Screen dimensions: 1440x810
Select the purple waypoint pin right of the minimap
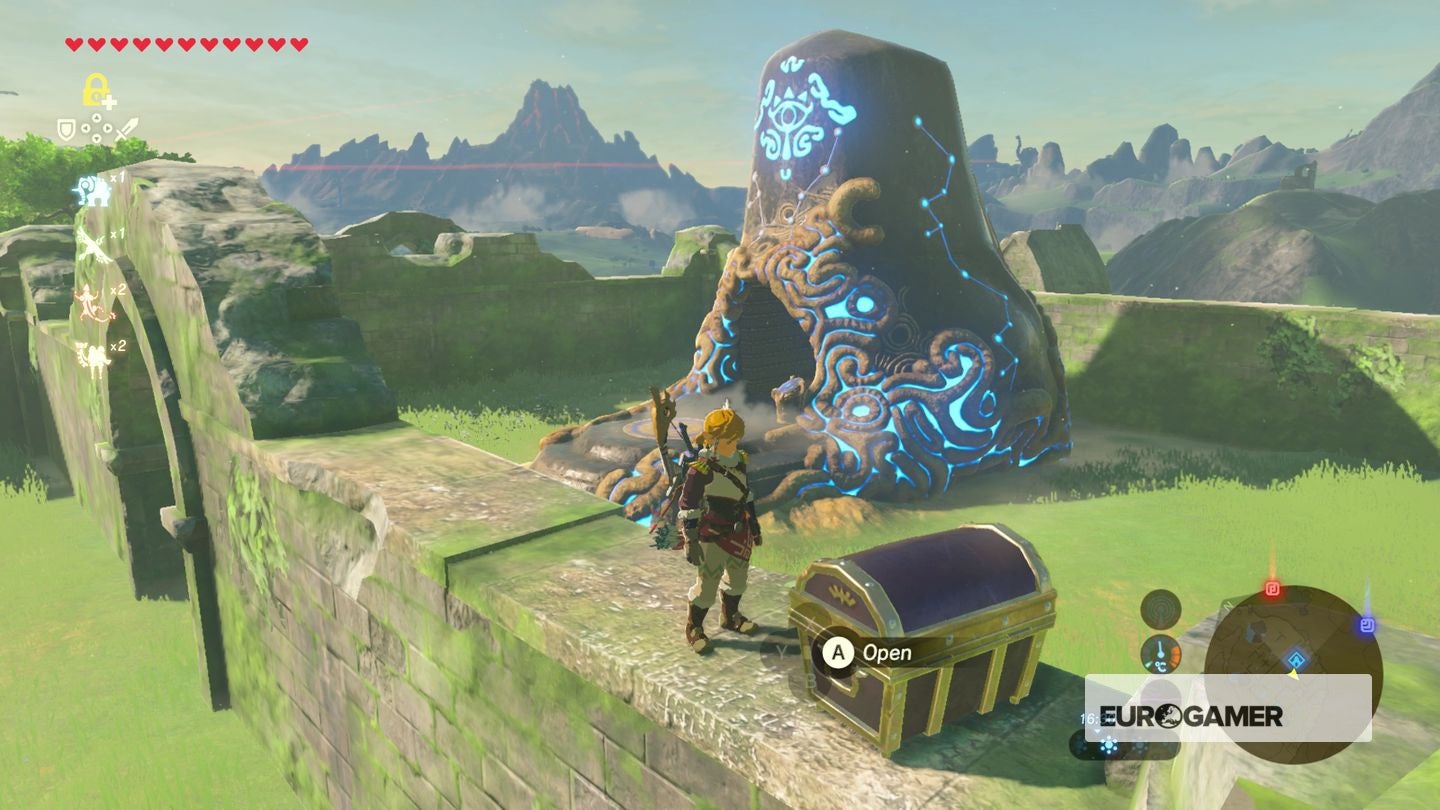point(1366,624)
